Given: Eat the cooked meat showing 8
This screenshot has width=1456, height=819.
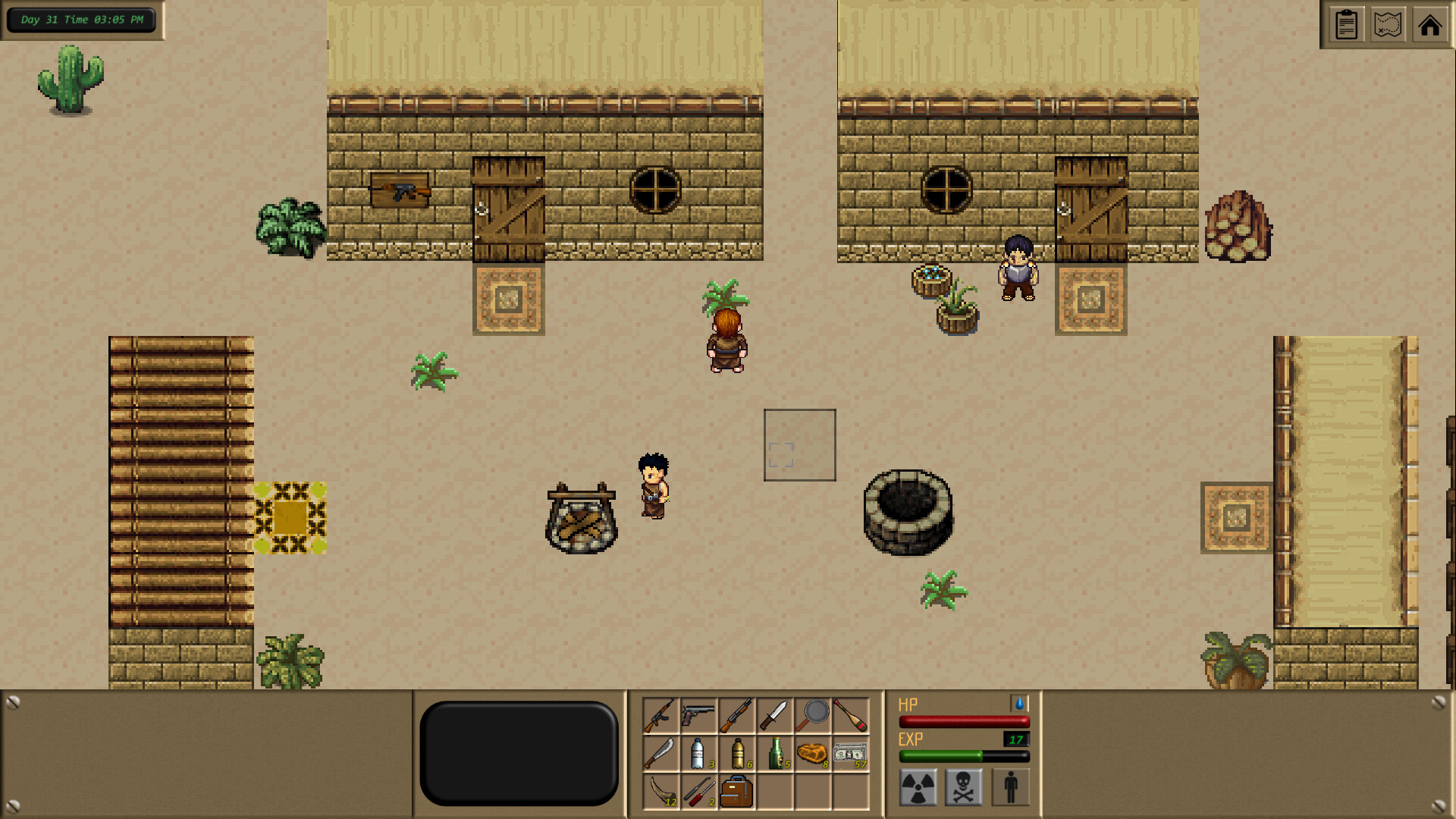Looking at the screenshot, I should 811,752.
